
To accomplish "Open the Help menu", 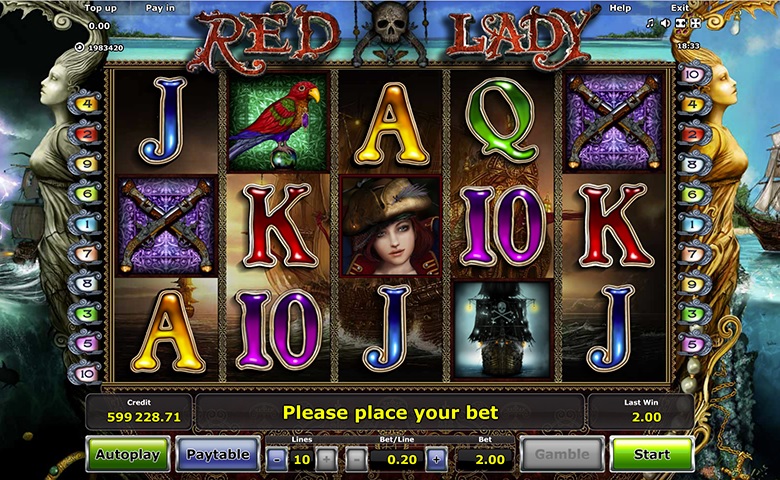I will point(620,8).
